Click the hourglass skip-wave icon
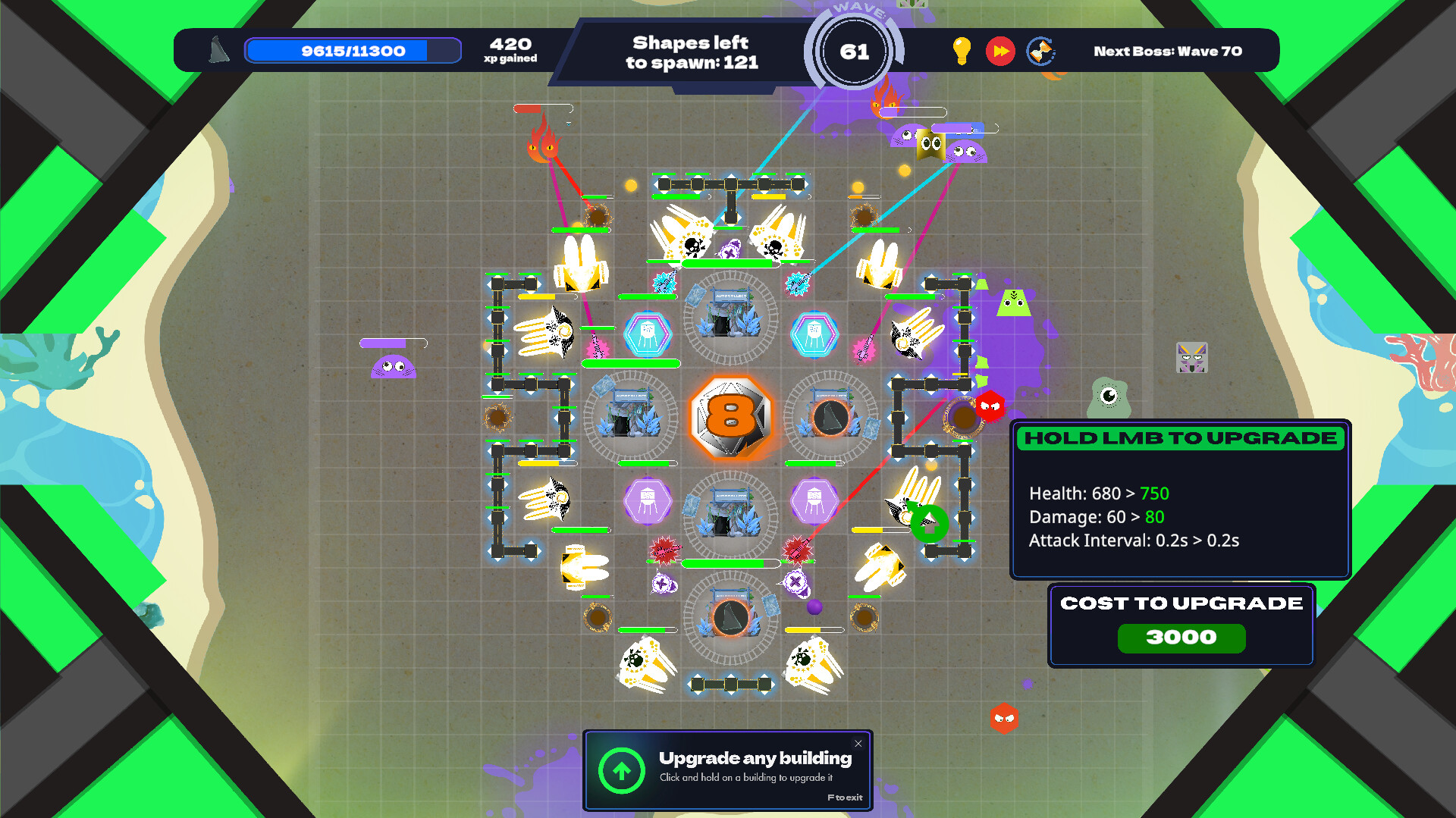Screen dimensions: 1456x818 (x=1040, y=51)
